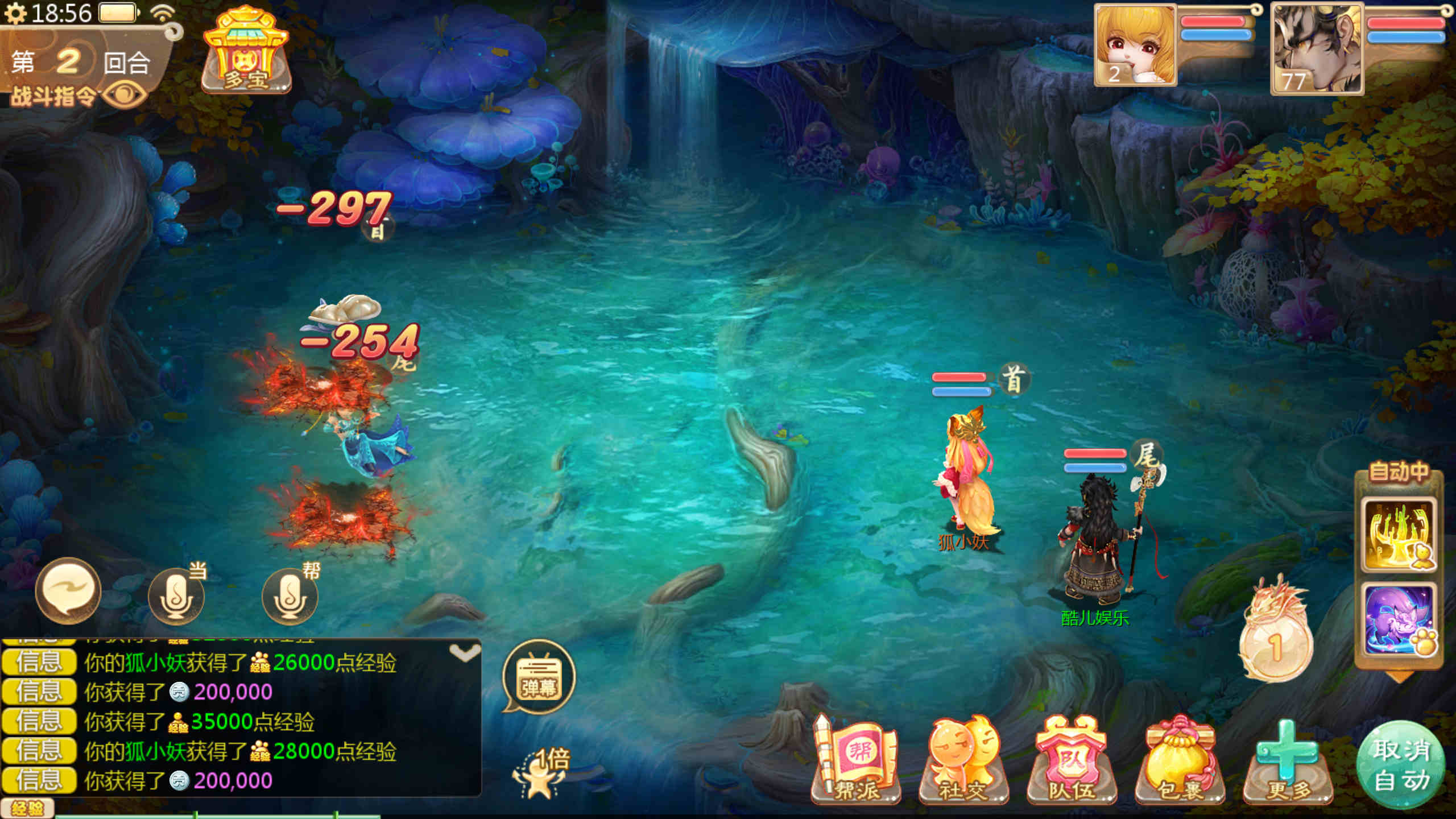Select the blonde fox pet portrait
This screenshot has height=819, width=1456.
[x=1135, y=45]
